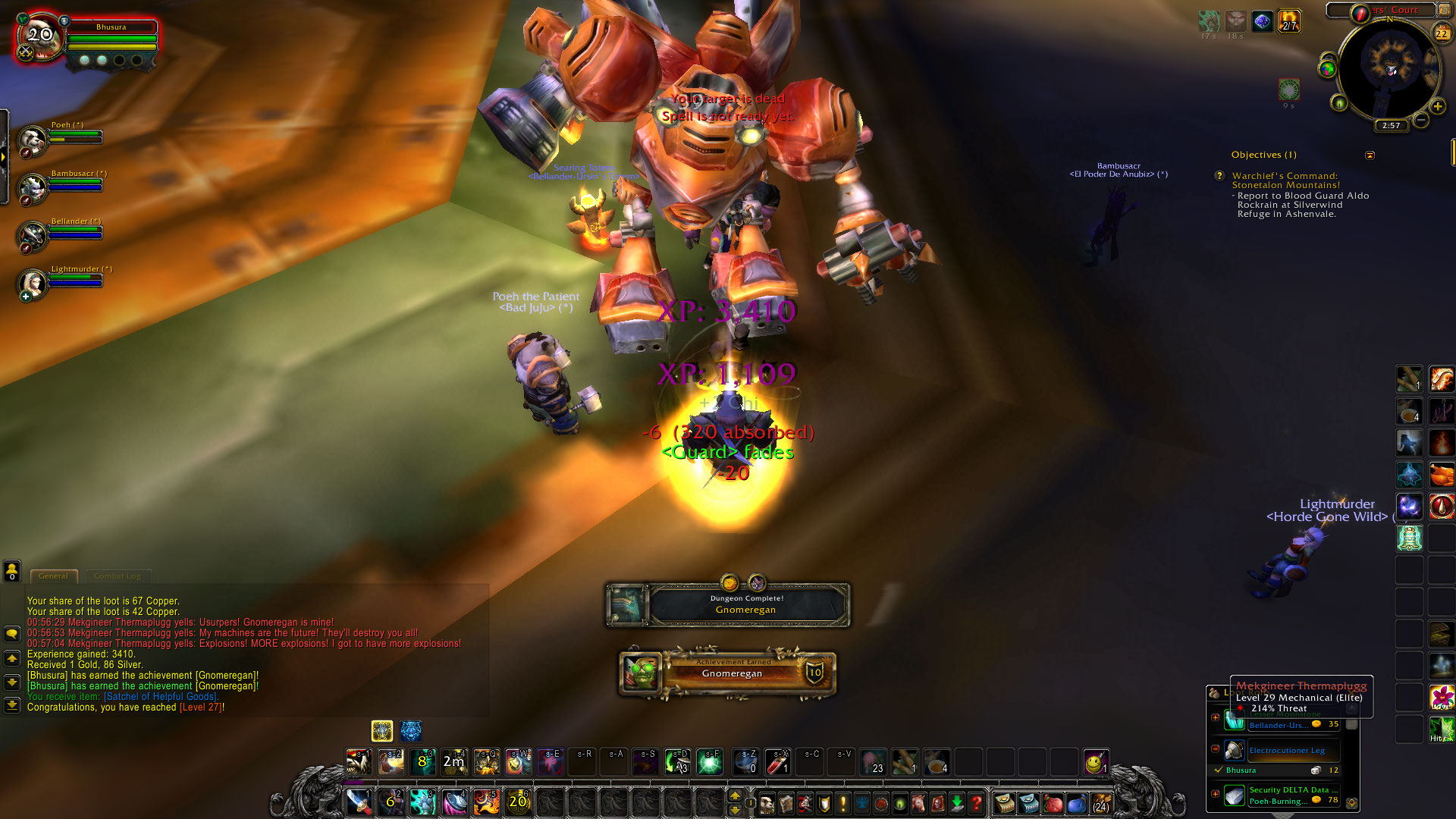The width and height of the screenshot is (1456, 819).
Task: Expand the Security DELTA Data loot roll
Action: [1216, 794]
